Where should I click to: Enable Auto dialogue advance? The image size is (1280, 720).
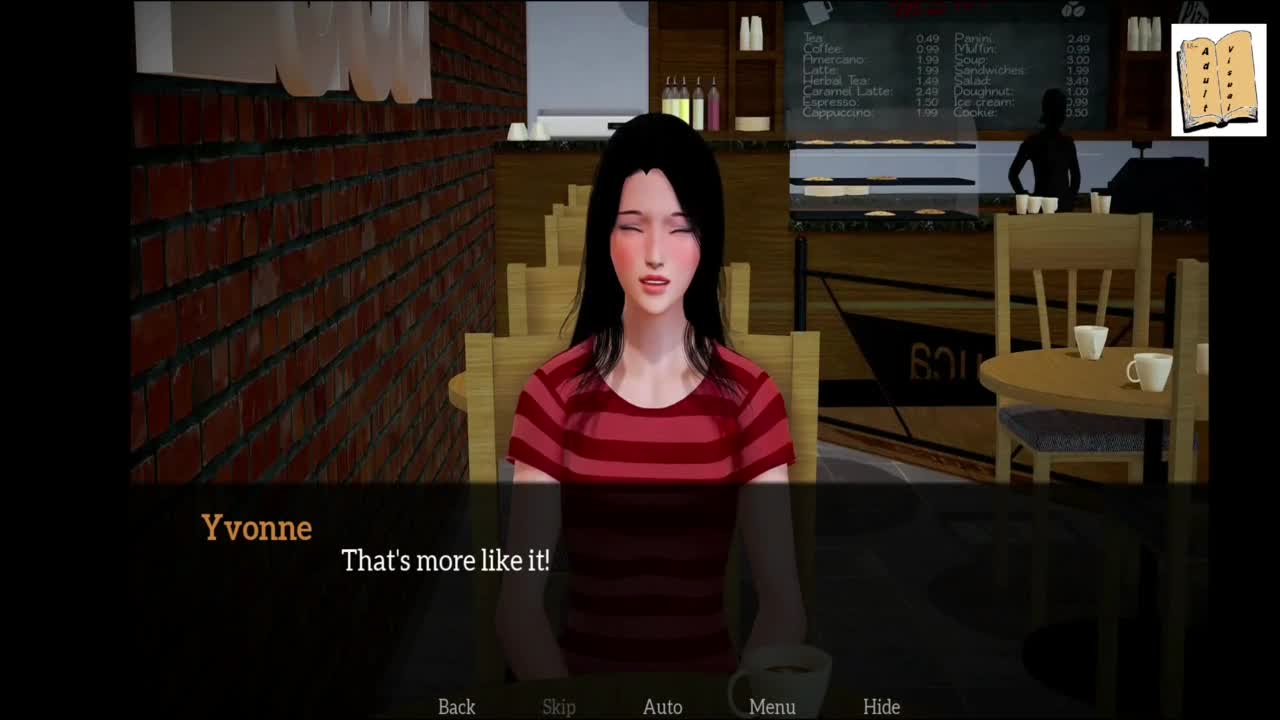click(662, 707)
